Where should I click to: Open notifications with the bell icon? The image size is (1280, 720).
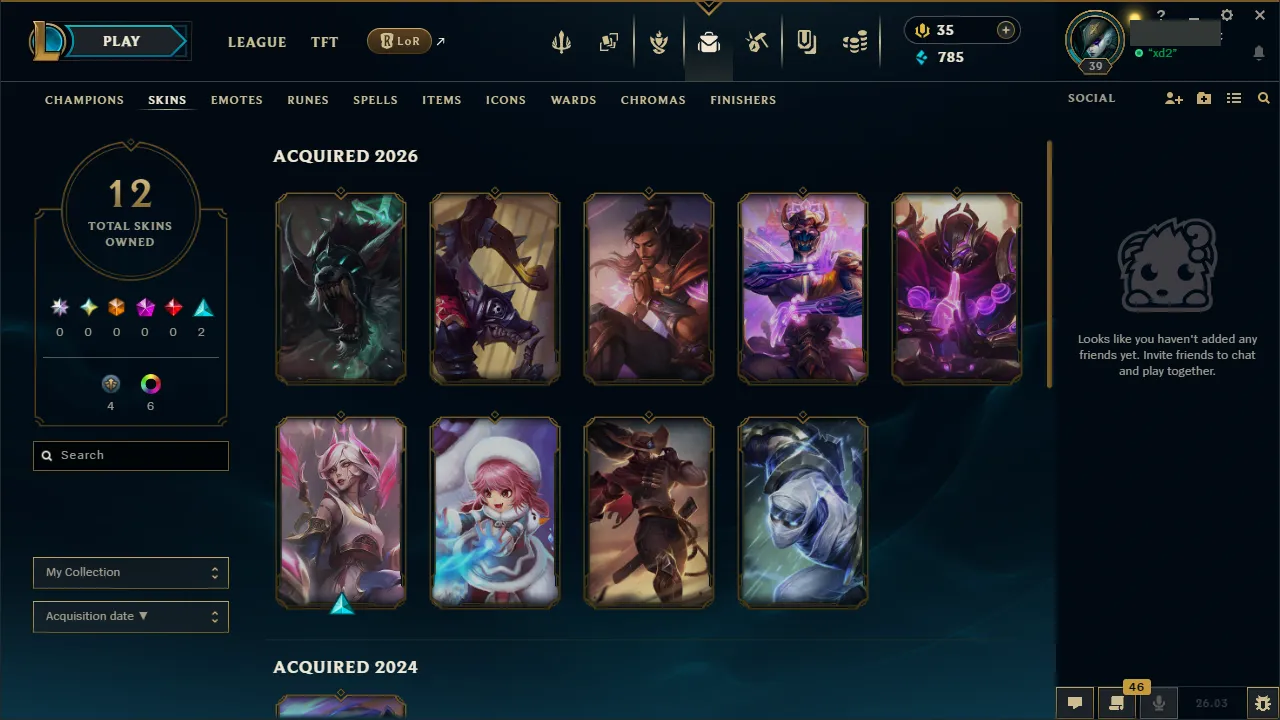pos(1258,52)
